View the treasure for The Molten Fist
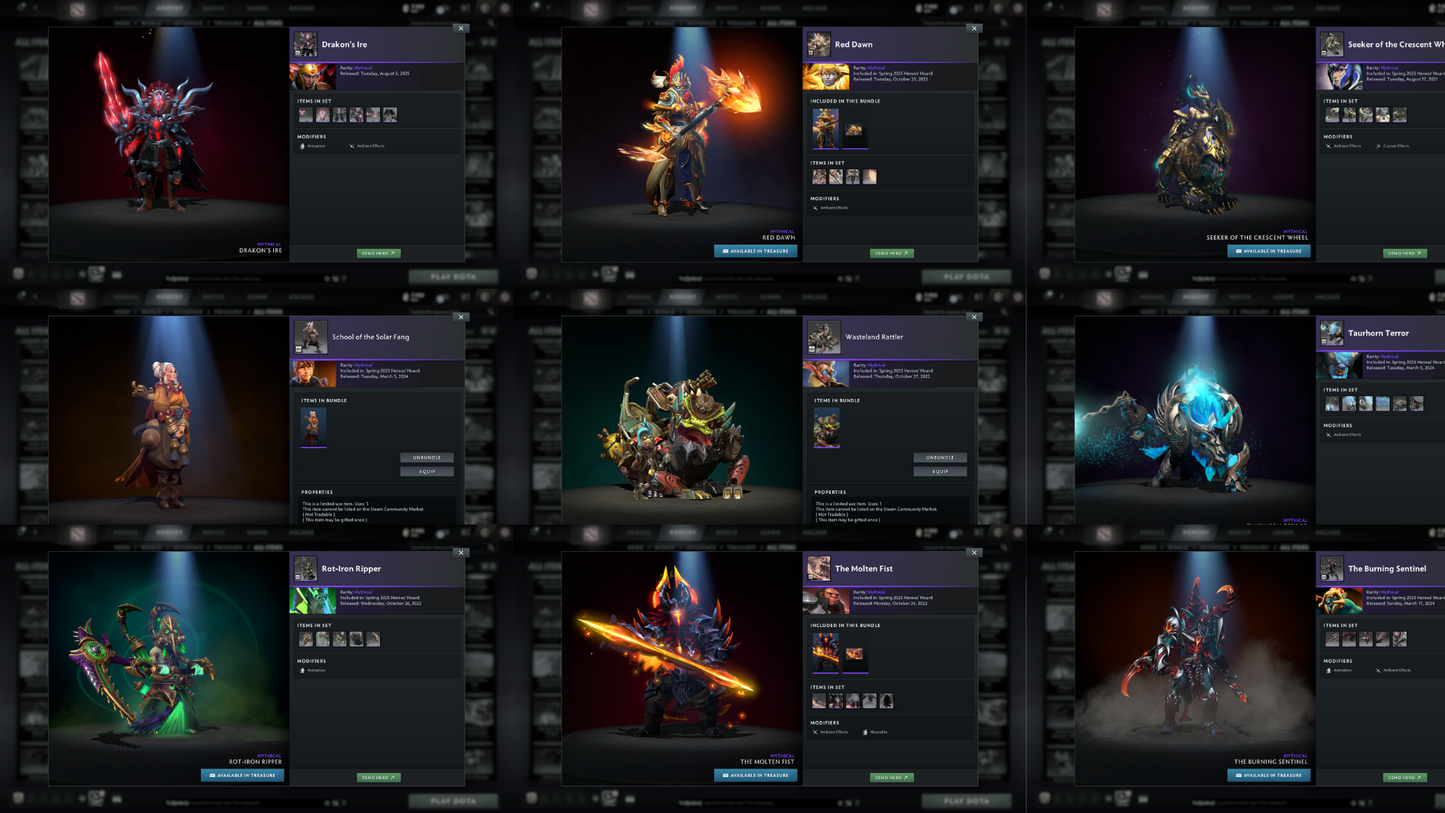1445x813 pixels. pyautogui.click(x=755, y=775)
